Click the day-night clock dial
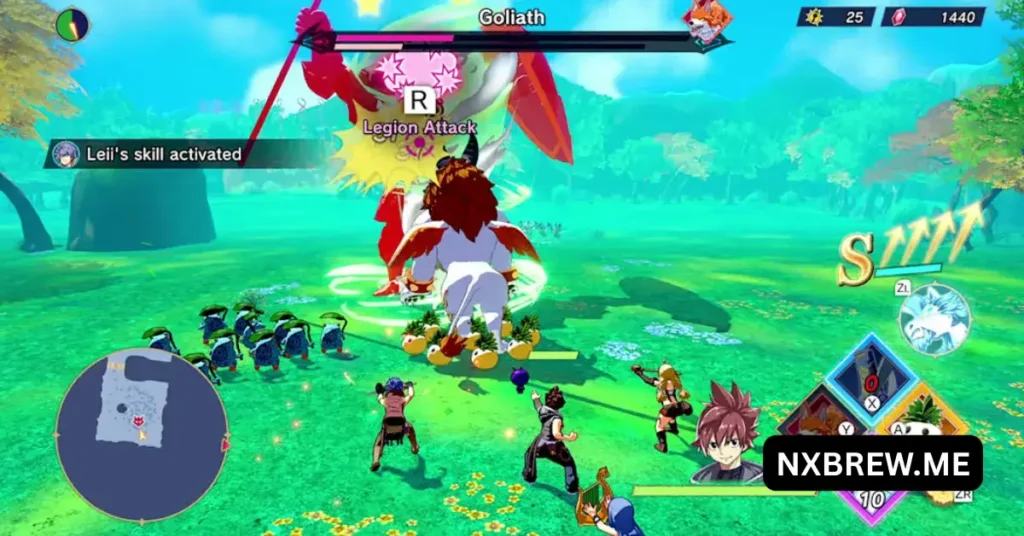The width and height of the screenshot is (1024, 536). 72,24
